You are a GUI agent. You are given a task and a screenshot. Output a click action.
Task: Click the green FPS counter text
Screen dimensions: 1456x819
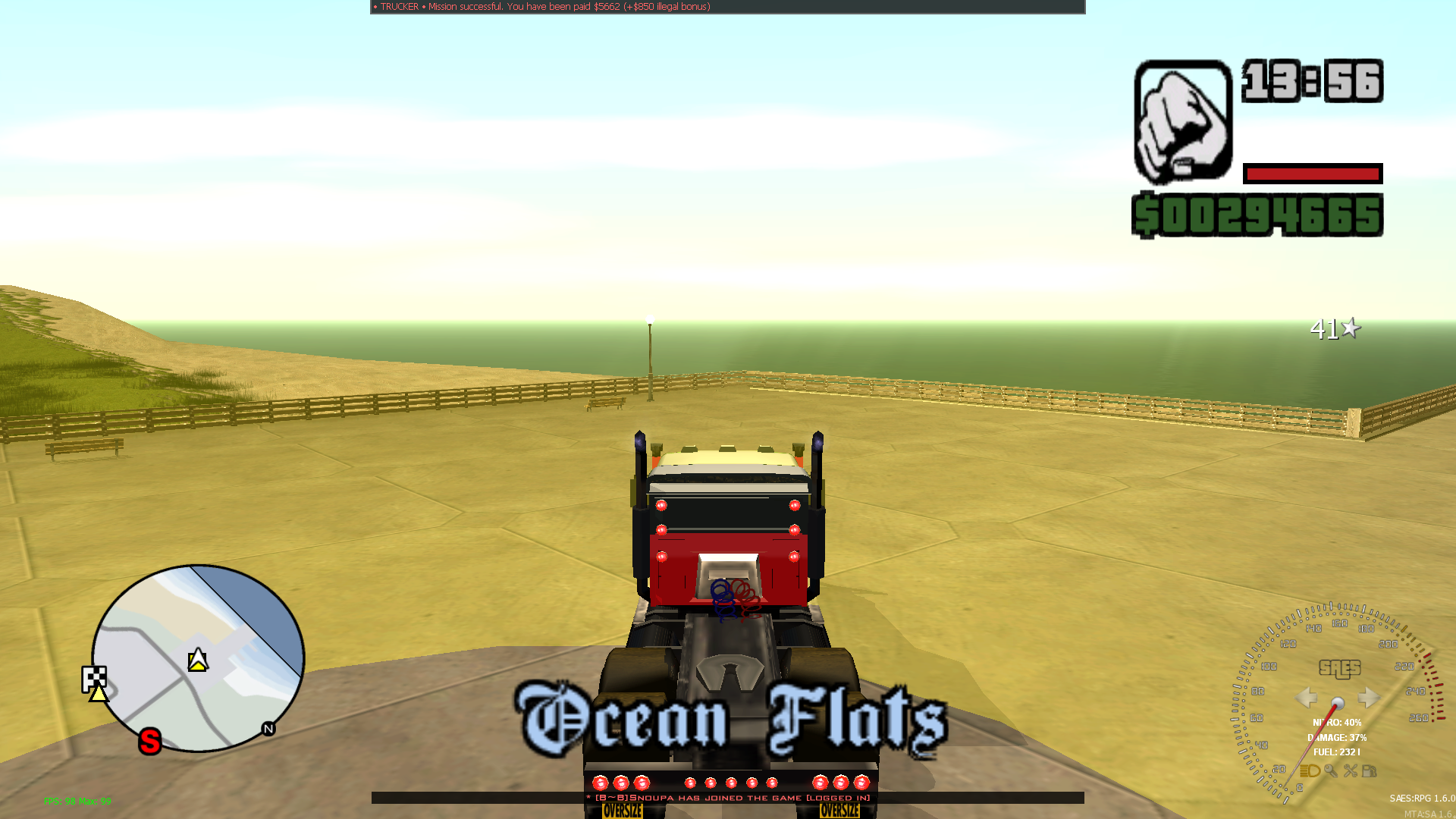click(x=78, y=801)
